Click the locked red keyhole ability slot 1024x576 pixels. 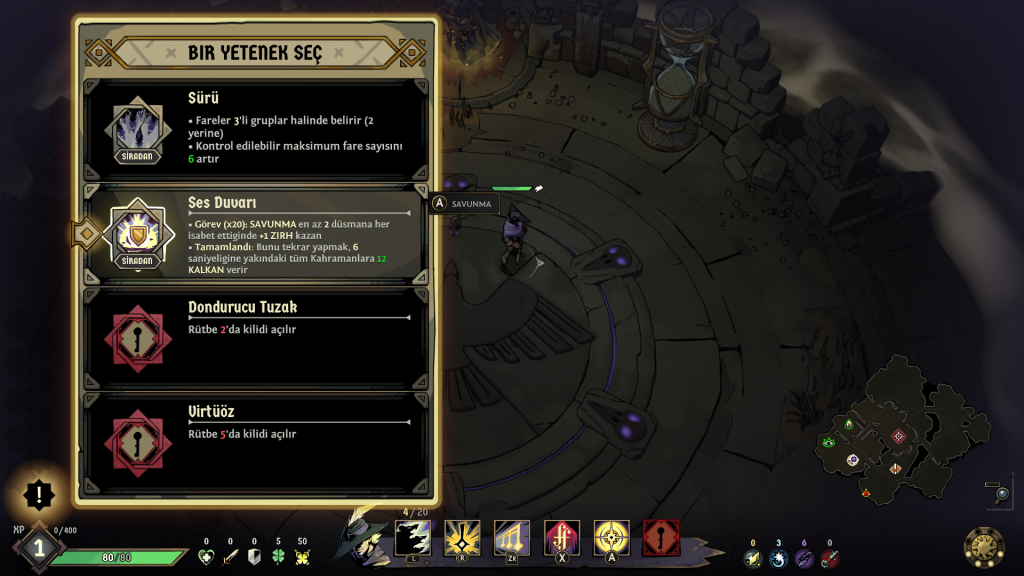click(x=661, y=538)
